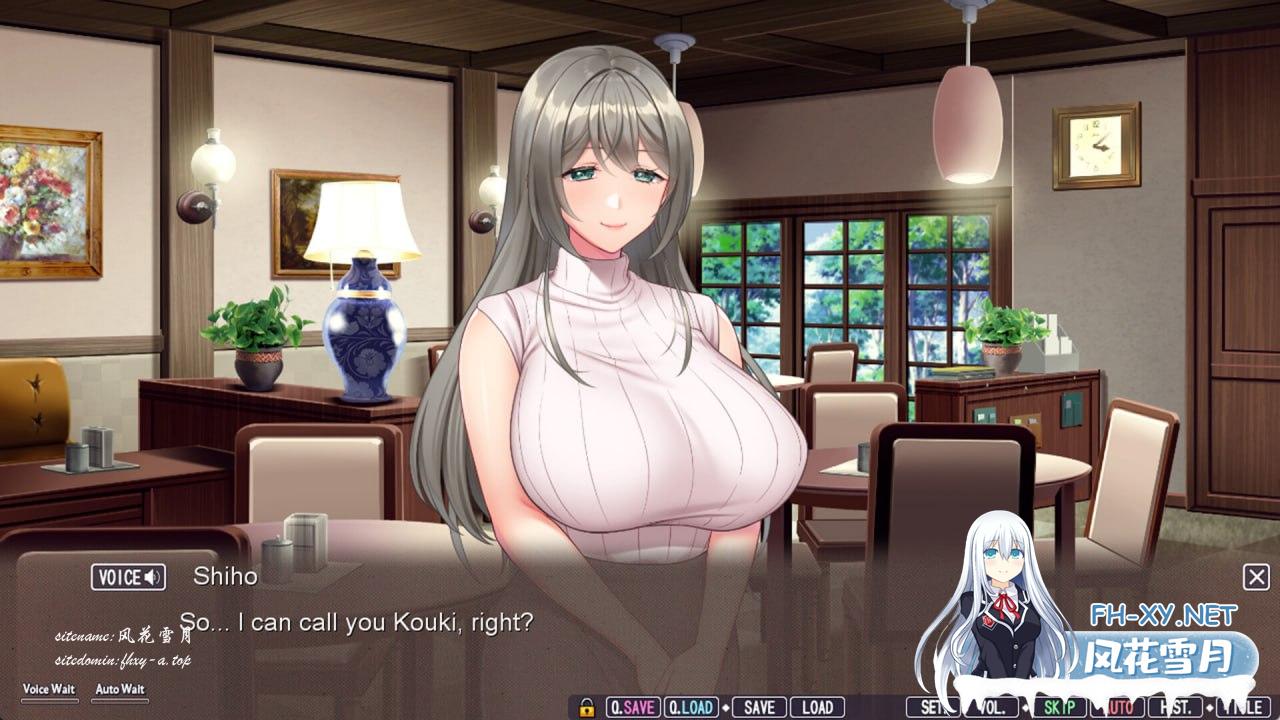Click the Auto Wait slider bar
1280x720 pixels.
click(120, 702)
